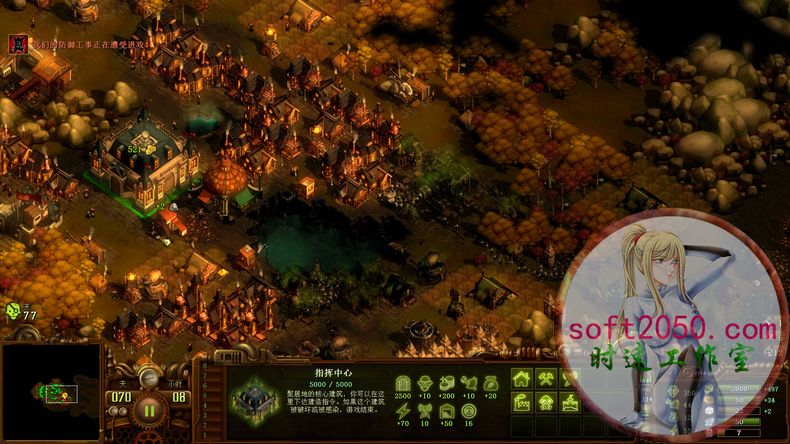
Task: Click the minimap to move the camera
Action: (x=51, y=392)
